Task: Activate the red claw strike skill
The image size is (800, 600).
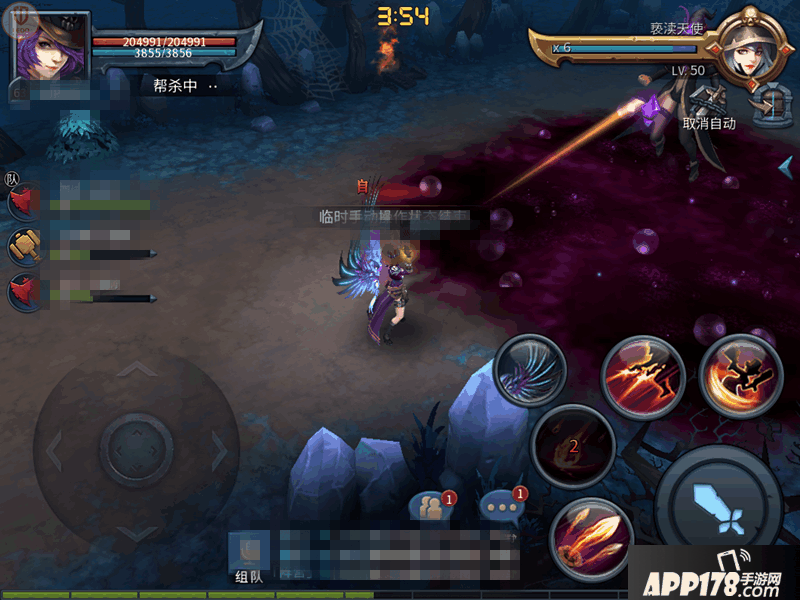Action: tap(590, 531)
